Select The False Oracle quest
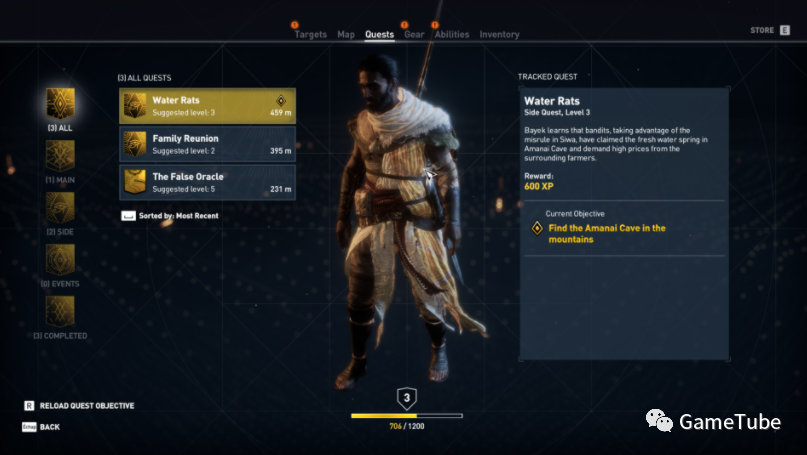 pos(207,182)
